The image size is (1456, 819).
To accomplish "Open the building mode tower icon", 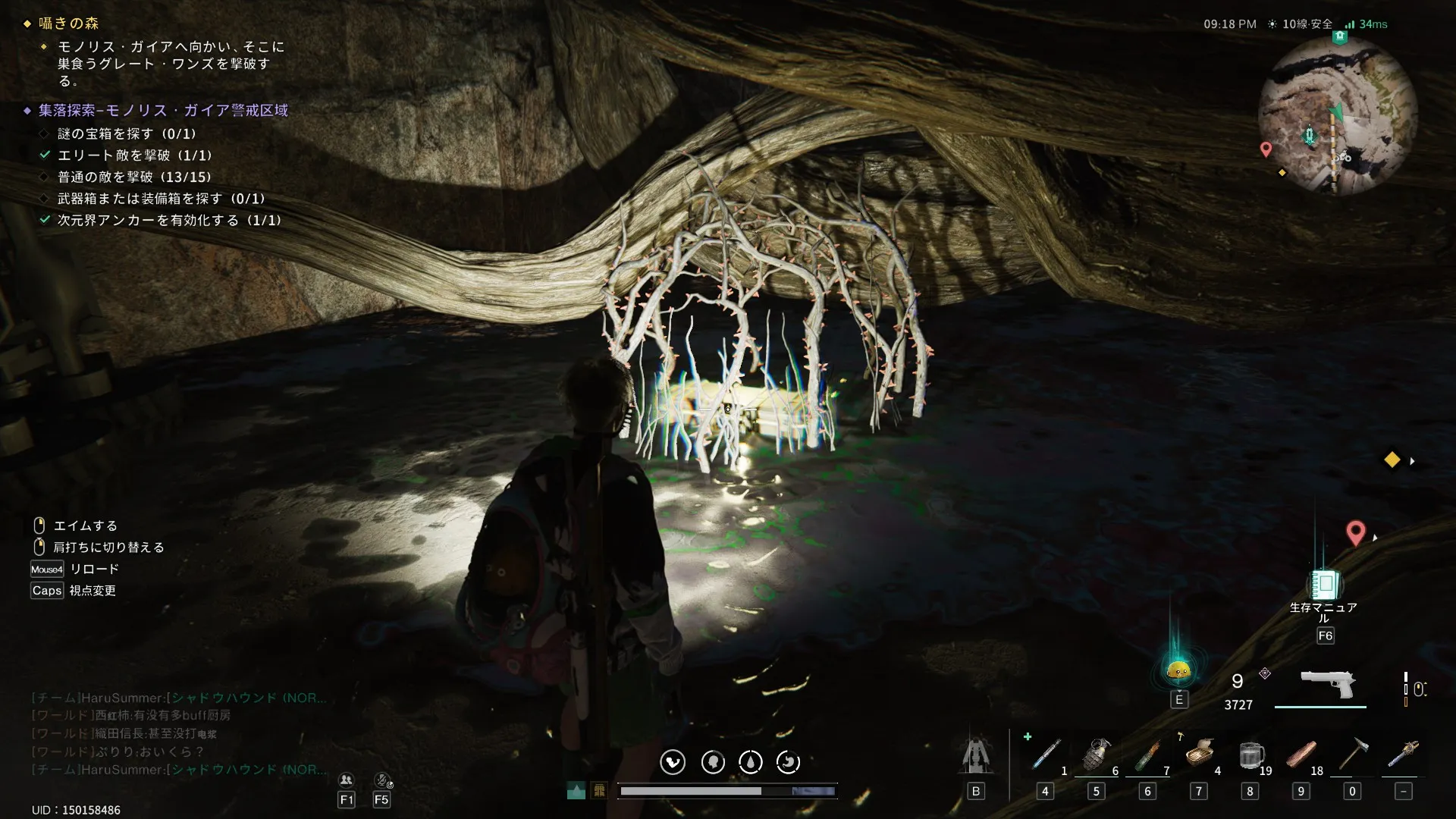I will pyautogui.click(x=976, y=755).
